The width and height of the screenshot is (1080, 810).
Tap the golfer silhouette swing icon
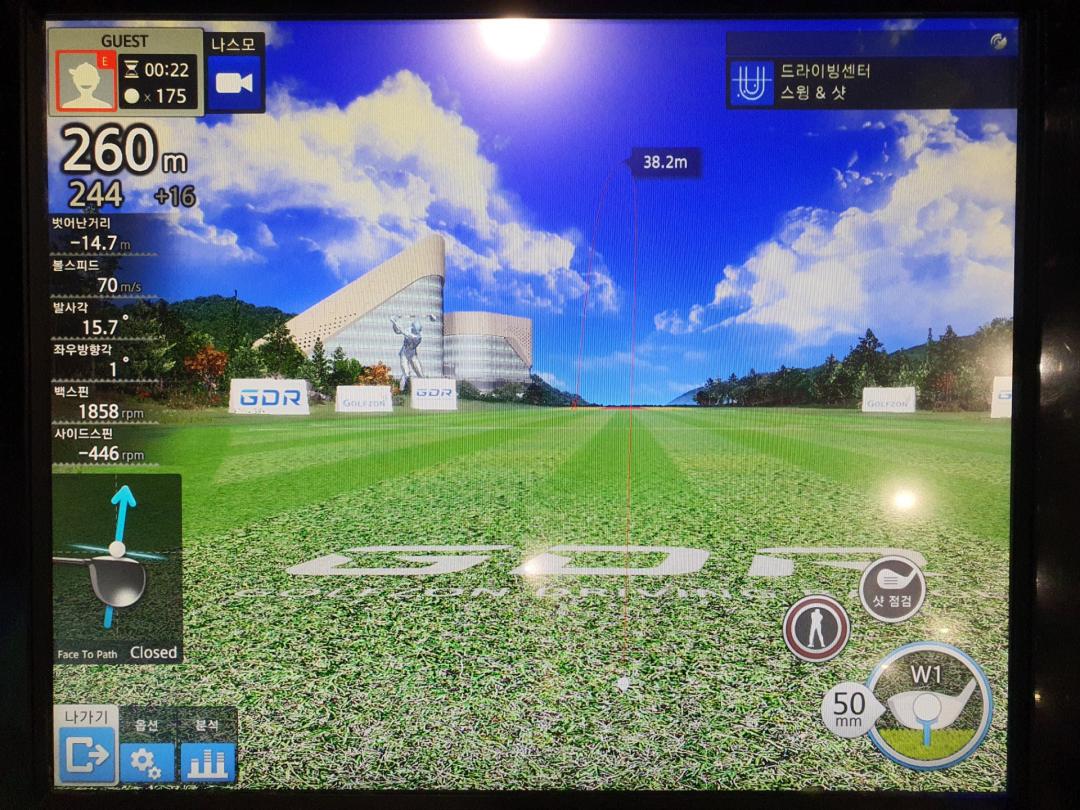[816, 628]
